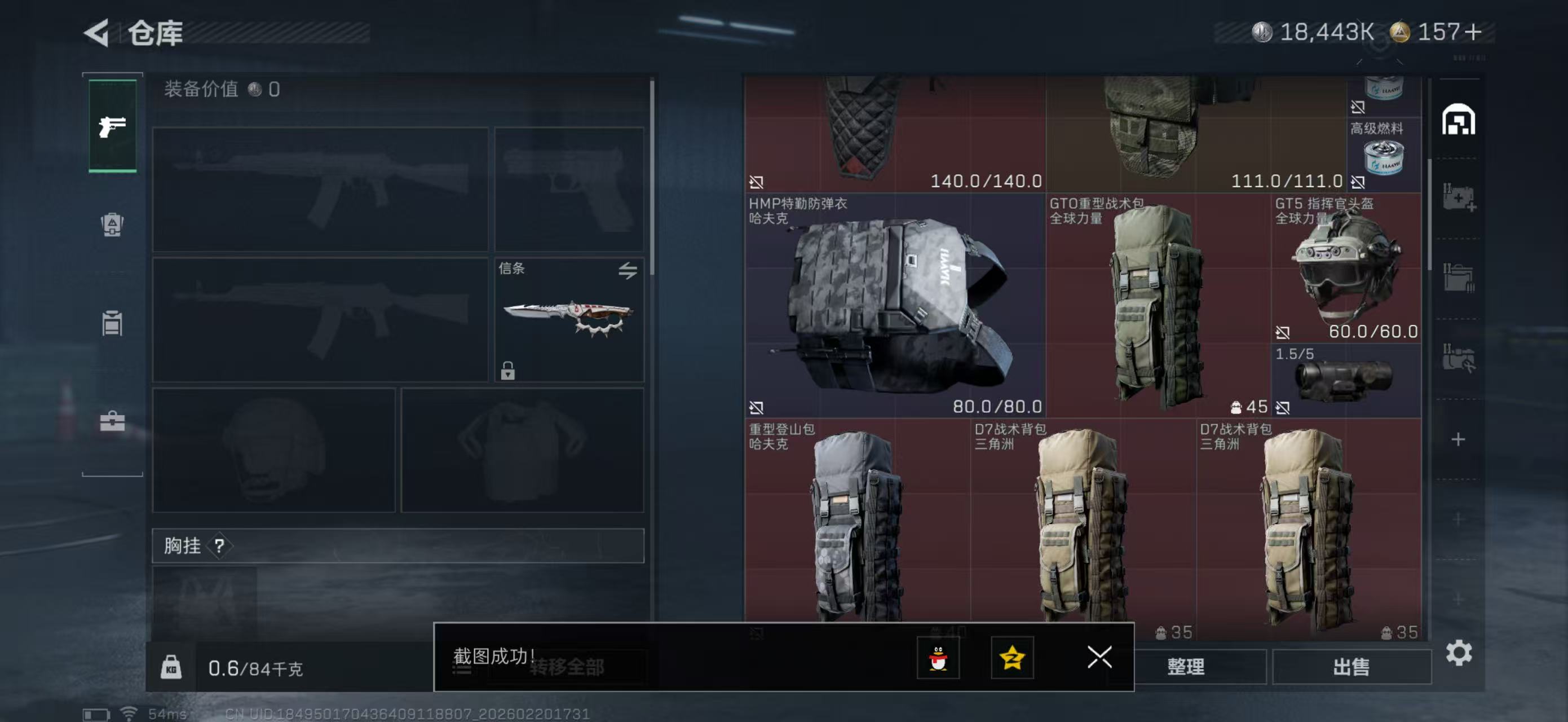Viewport: 1568px width, 722px height.
Task: Close the screenshot success notification
Action: [x=1099, y=657]
